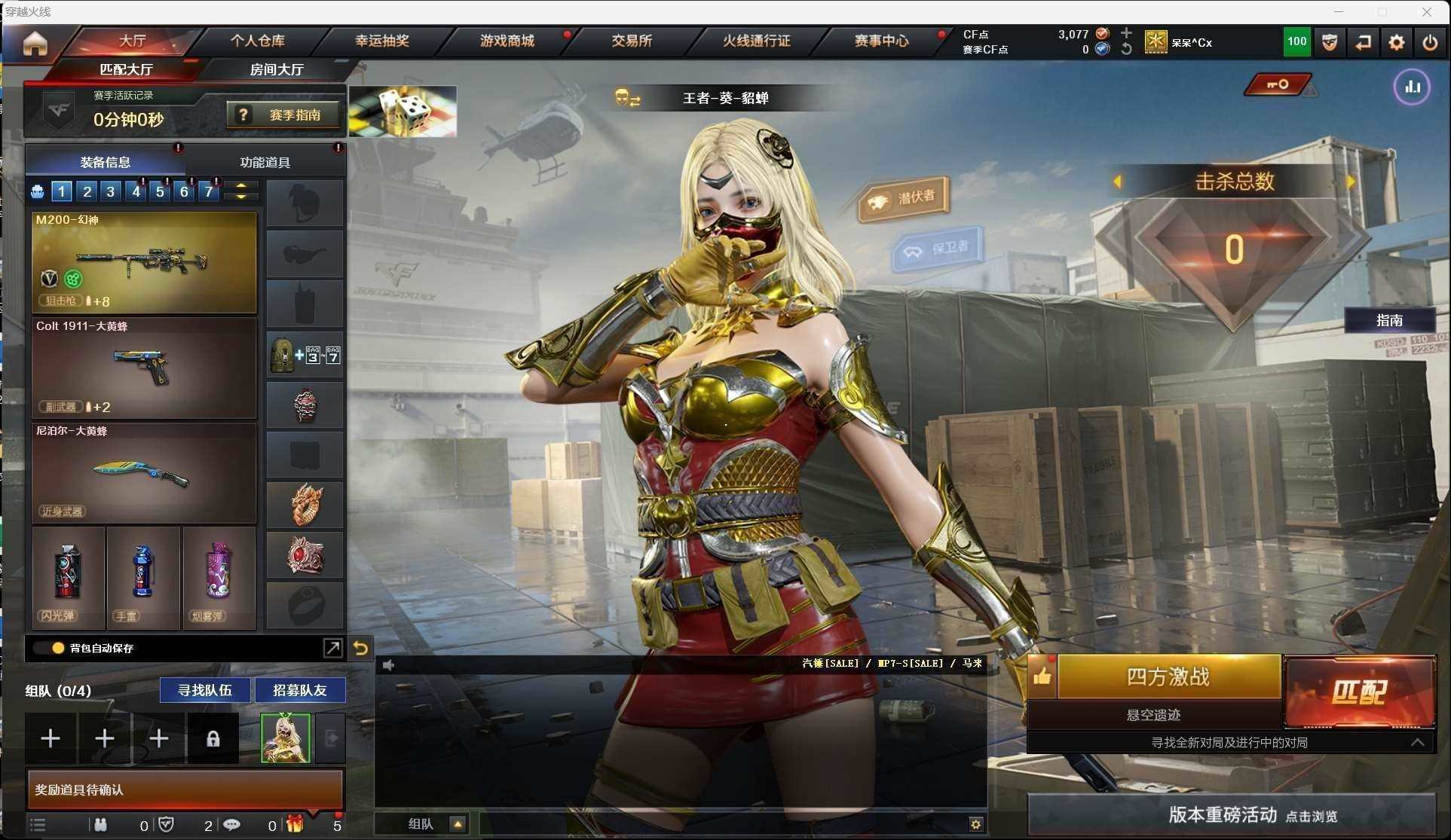
Task: Choose loadout bag number 3
Action: pos(111,191)
